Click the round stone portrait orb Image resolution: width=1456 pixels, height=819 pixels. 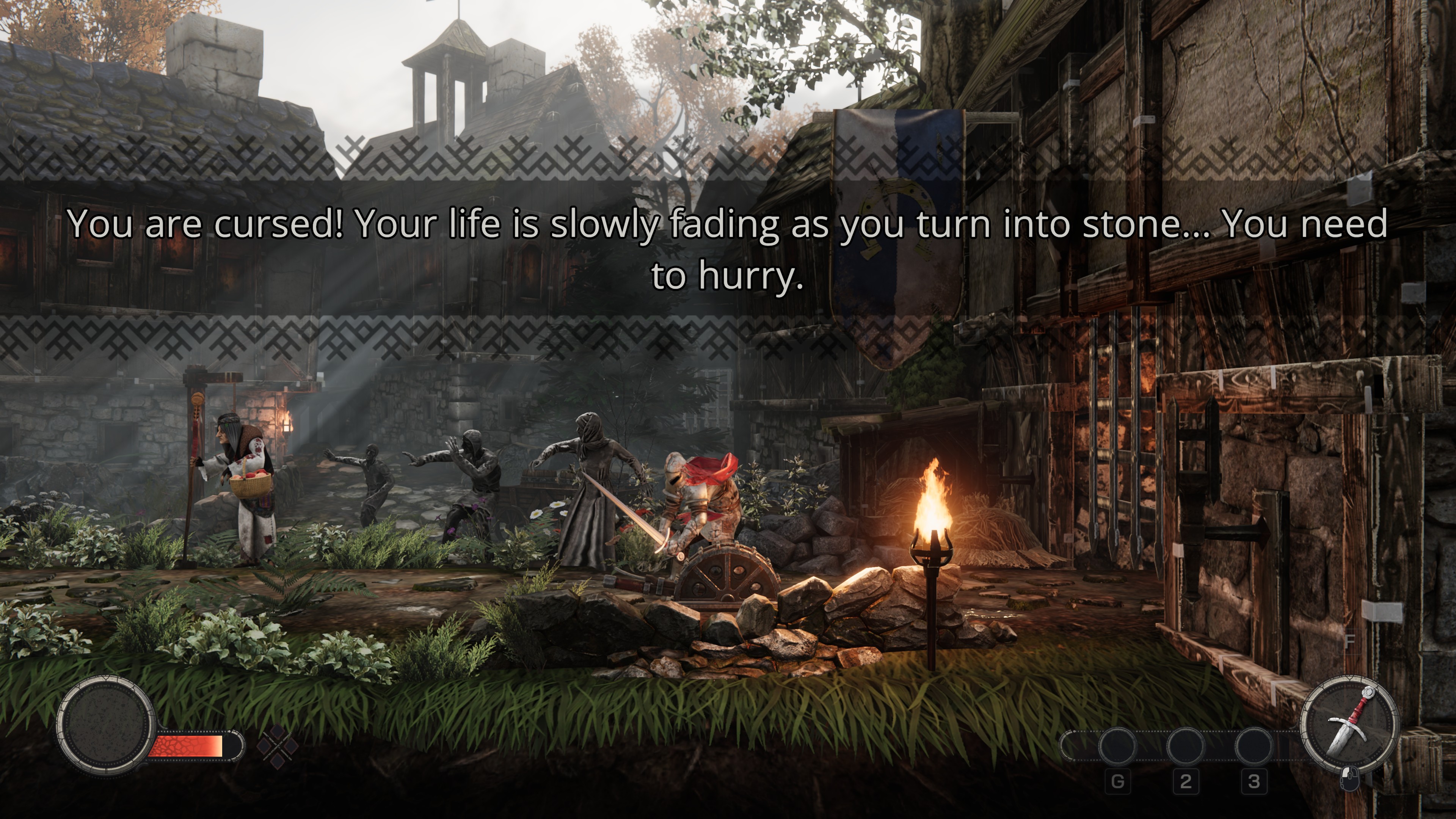[x=106, y=725]
